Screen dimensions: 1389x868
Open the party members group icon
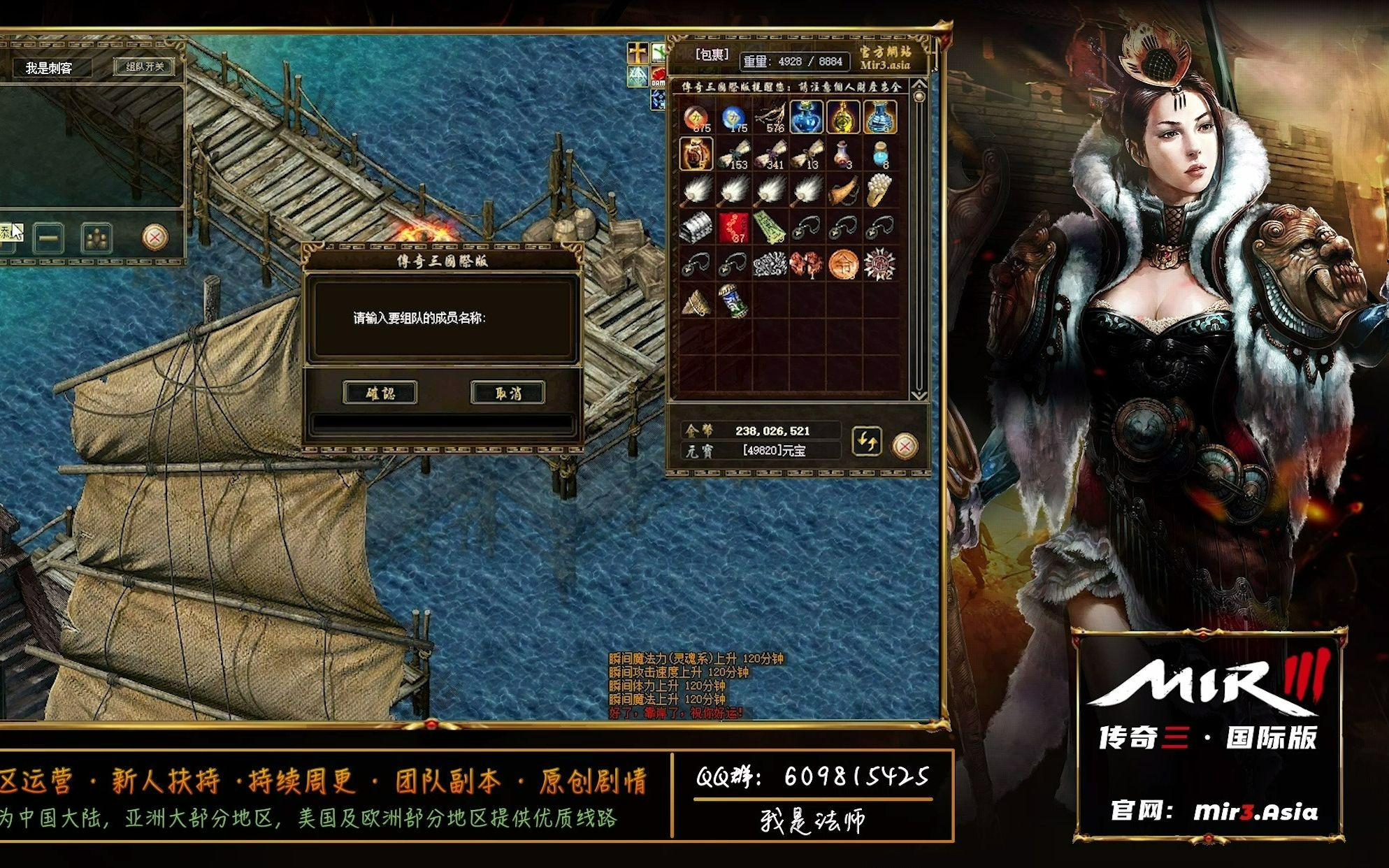pos(96,238)
